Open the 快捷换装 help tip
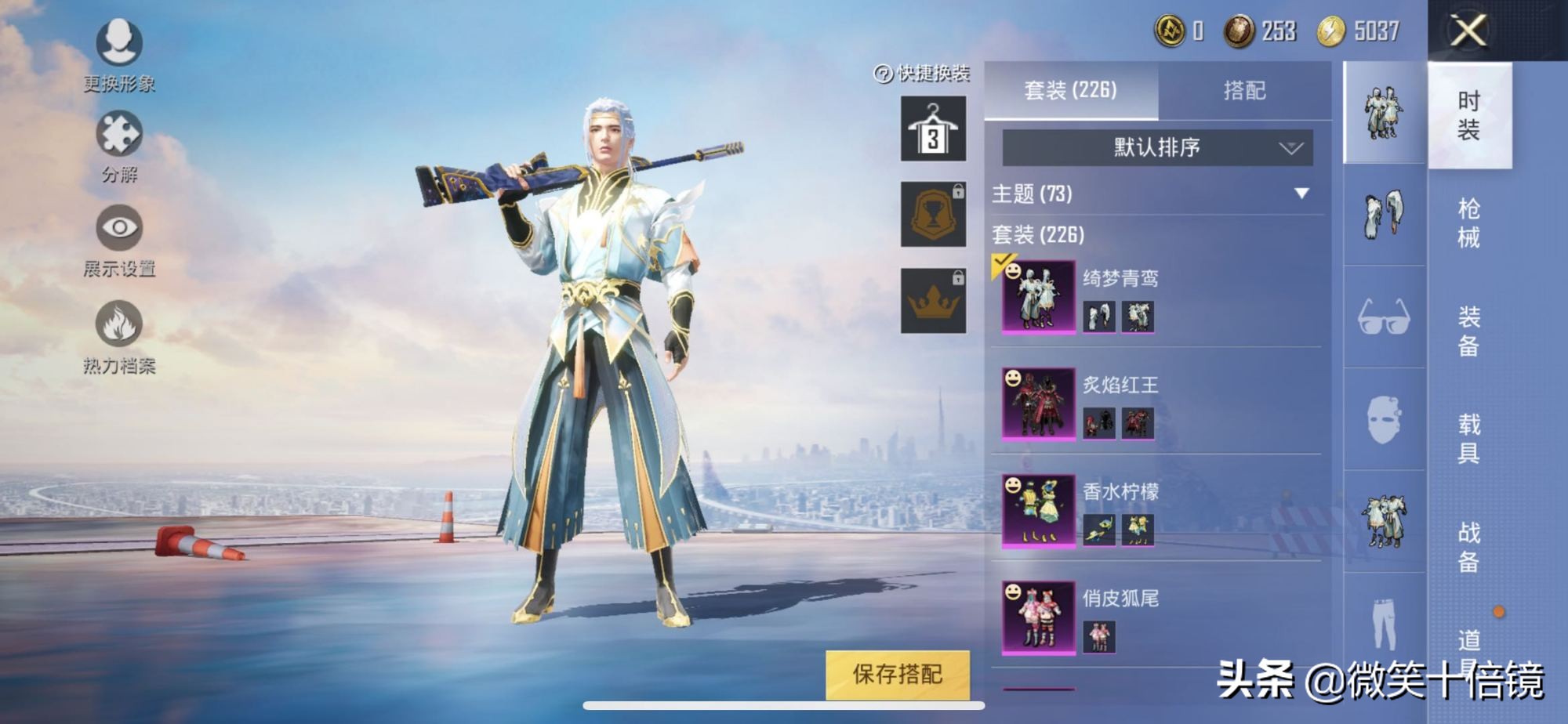 point(881,75)
